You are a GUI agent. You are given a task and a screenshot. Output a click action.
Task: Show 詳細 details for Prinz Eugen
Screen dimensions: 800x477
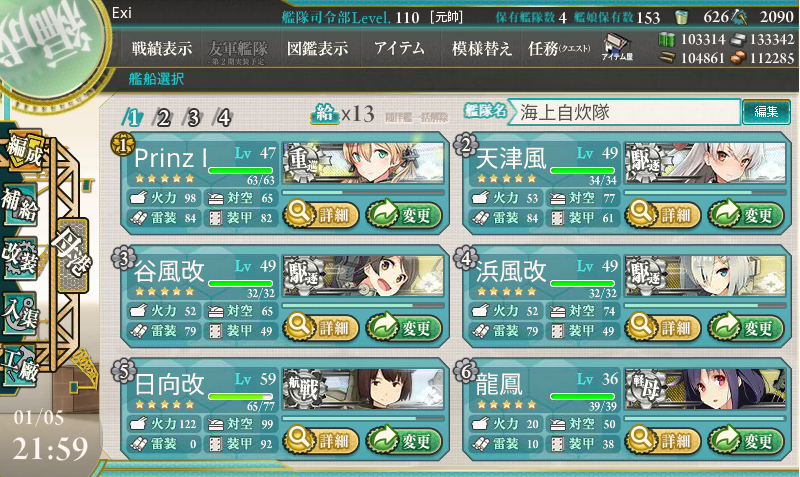(320, 213)
